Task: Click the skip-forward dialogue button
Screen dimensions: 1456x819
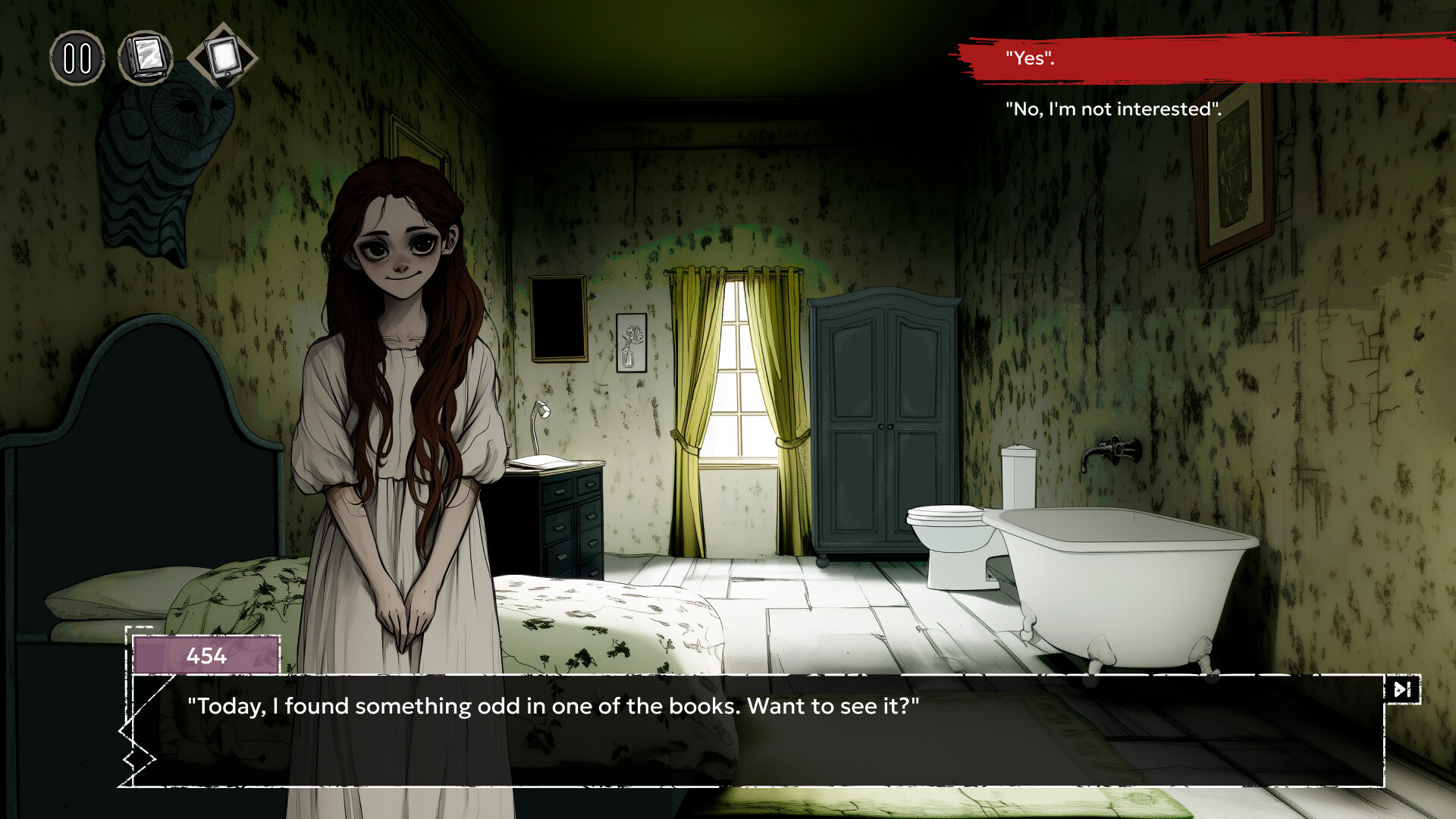Action: click(1402, 689)
